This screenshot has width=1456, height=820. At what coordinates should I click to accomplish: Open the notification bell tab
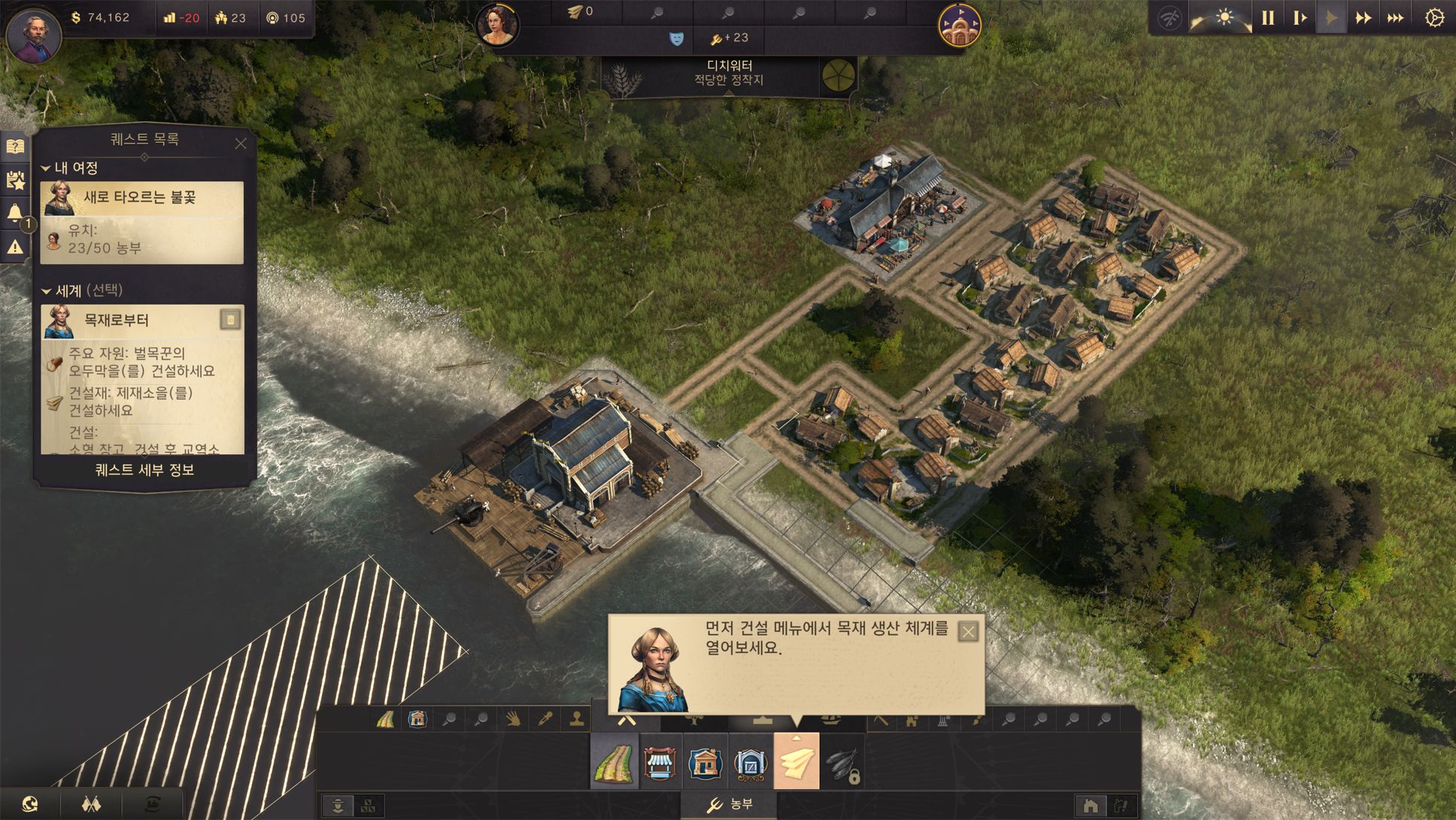pyautogui.click(x=15, y=213)
